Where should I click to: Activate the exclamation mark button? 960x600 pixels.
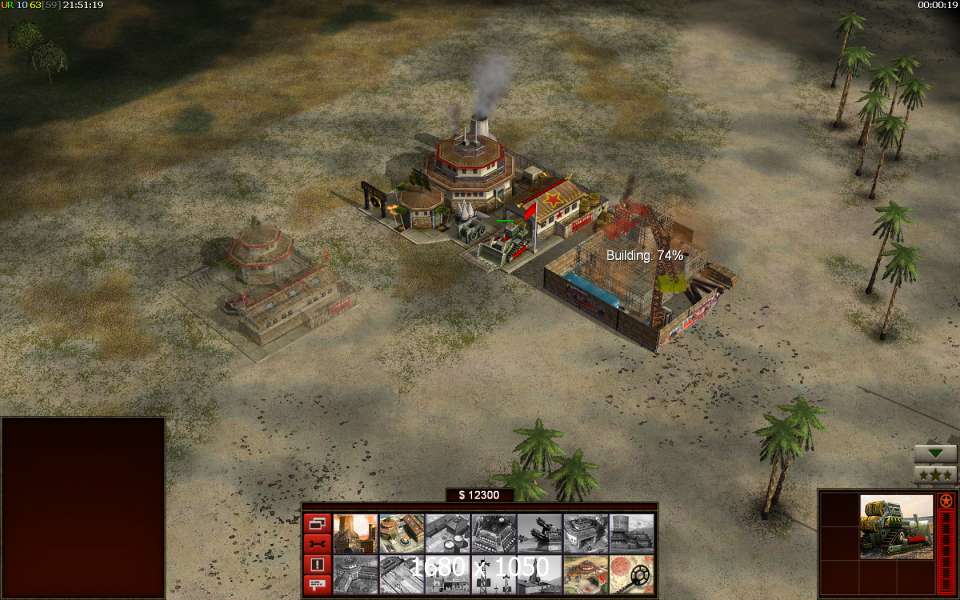pyautogui.click(x=317, y=564)
